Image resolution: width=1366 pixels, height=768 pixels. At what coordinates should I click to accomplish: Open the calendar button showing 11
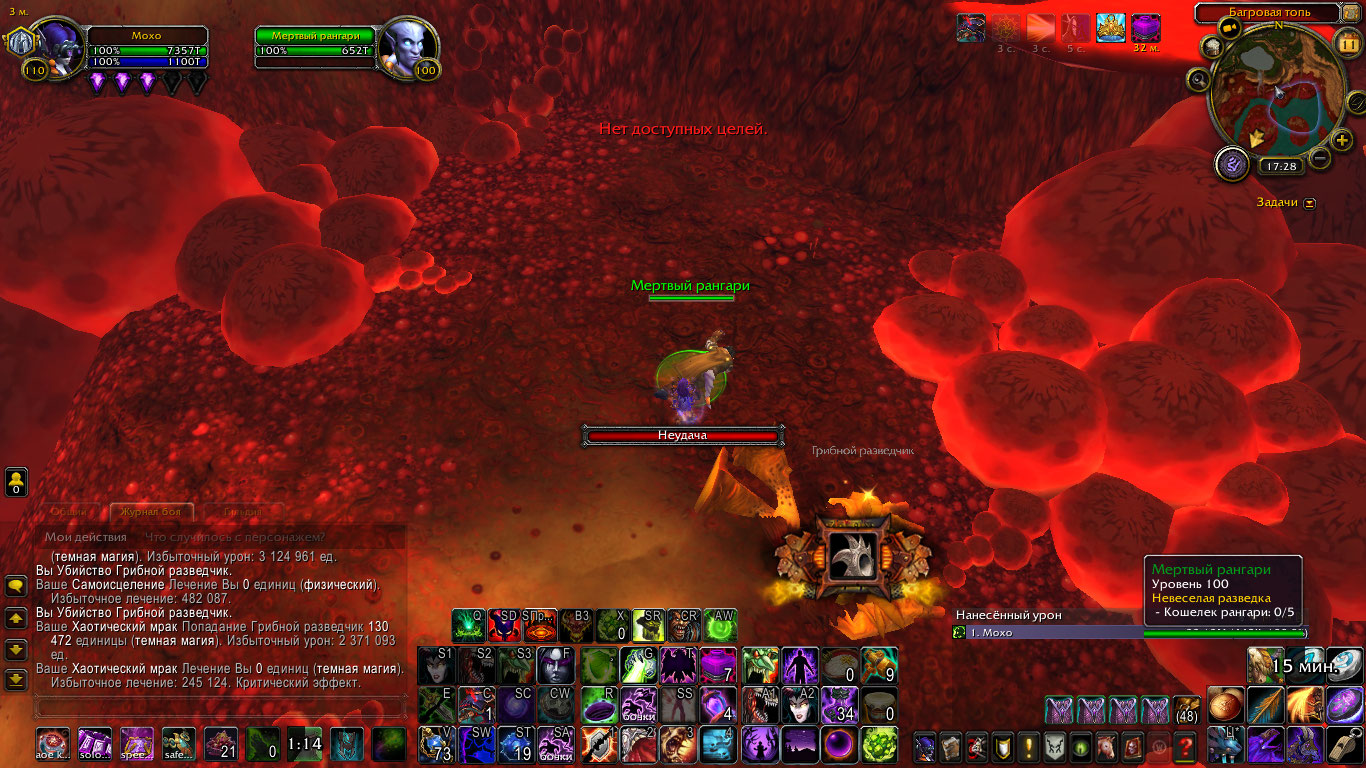[x=1346, y=42]
